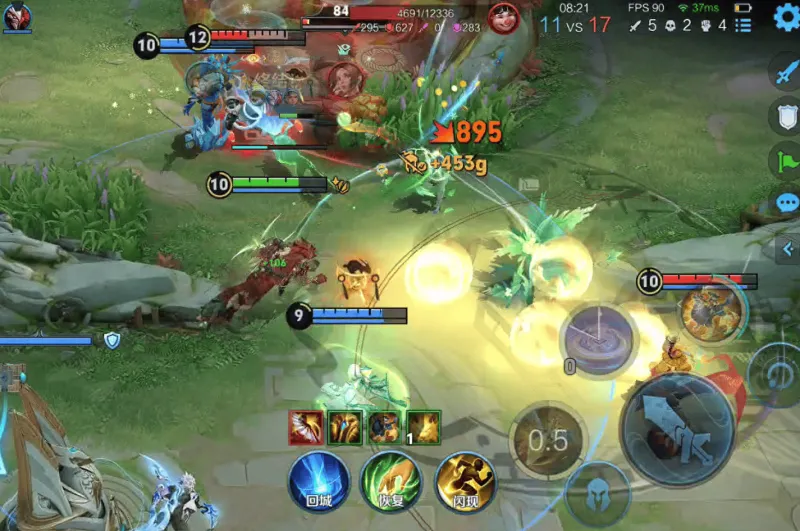Send the shield retreat signal
This screenshot has height=531, width=800.
[x=786, y=116]
